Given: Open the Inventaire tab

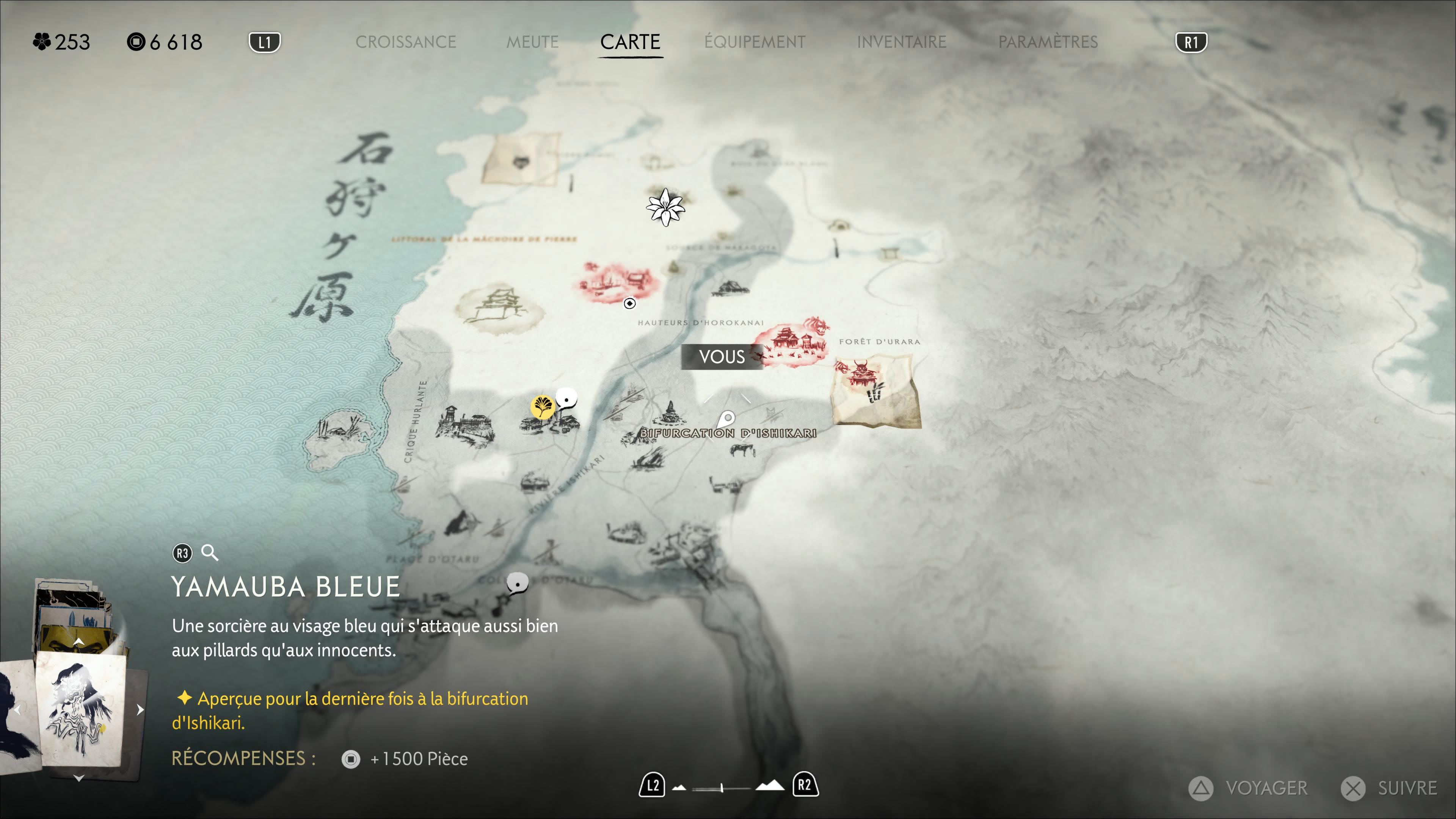Looking at the screenshot, I should tap(901, 42).
